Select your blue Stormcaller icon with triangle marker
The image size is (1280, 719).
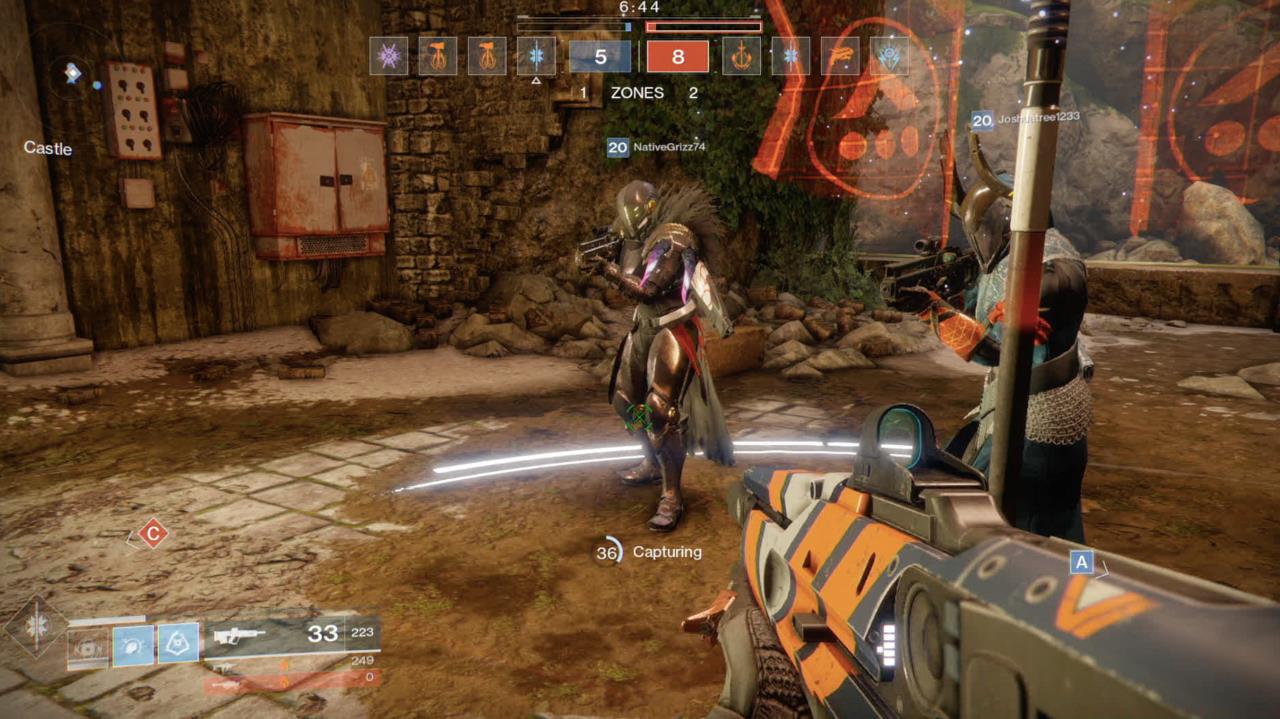536,56
